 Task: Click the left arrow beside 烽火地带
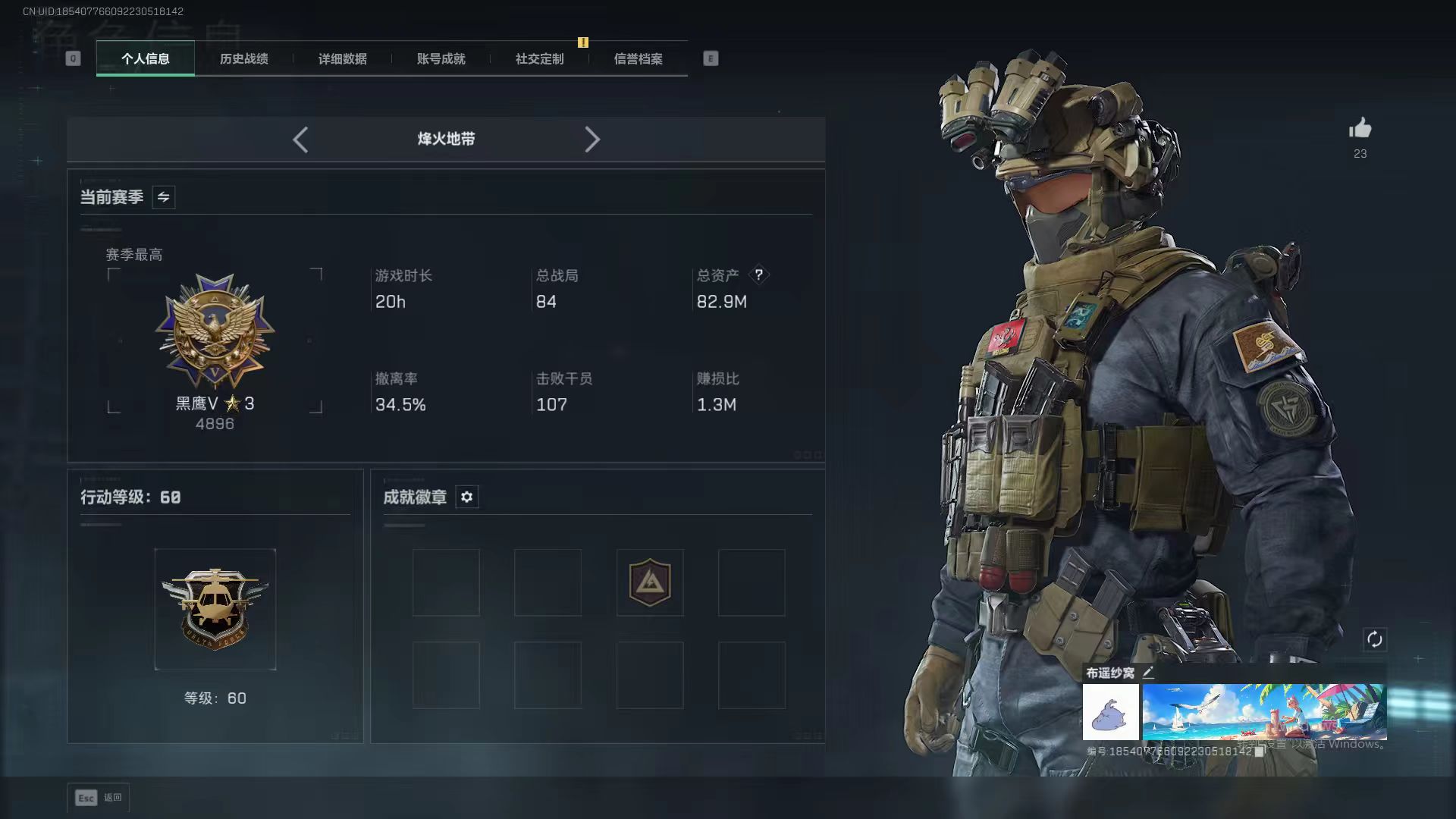pyautogui.click(x=300, y=140)
